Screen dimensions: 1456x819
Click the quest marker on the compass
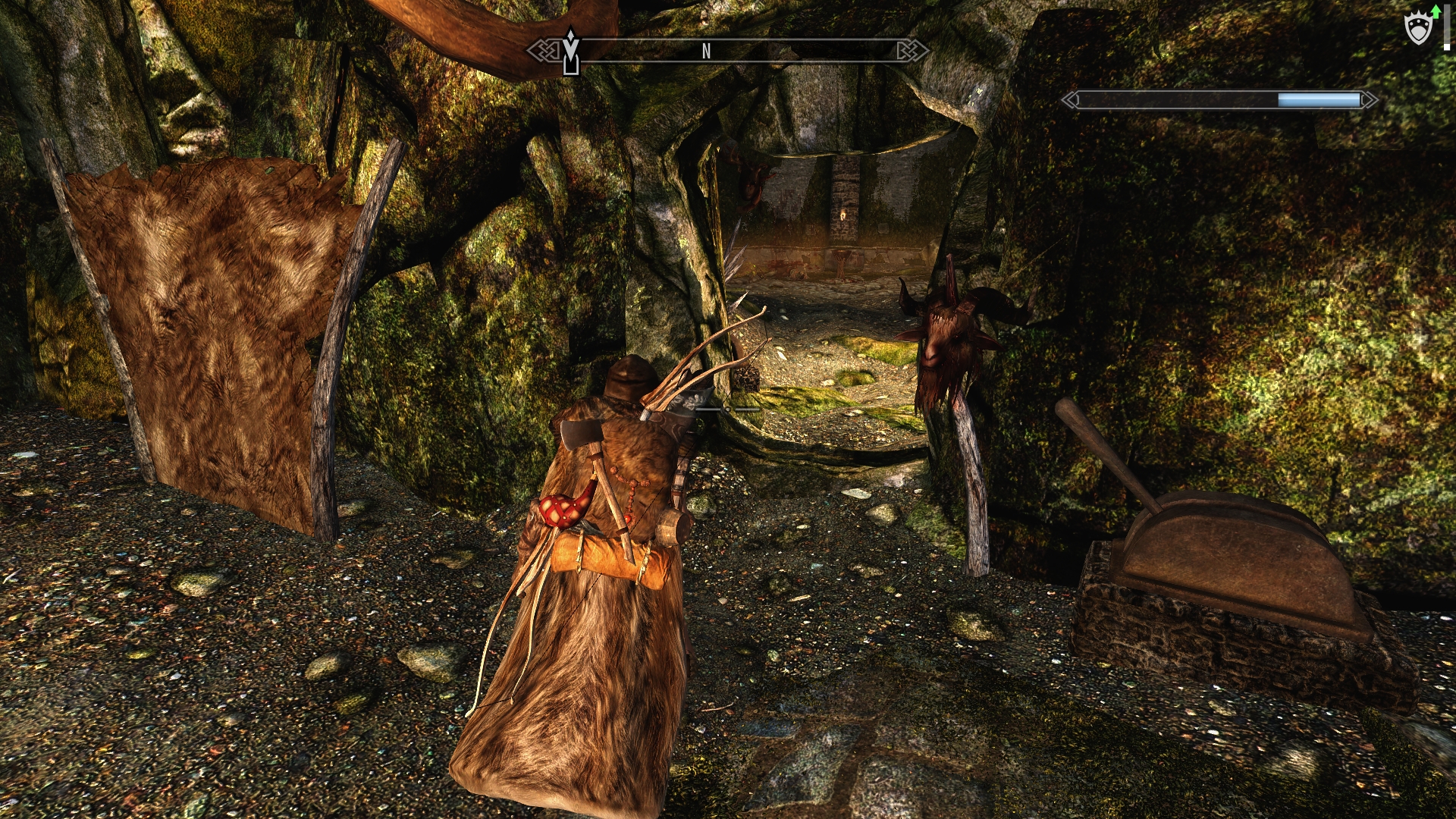coord(570,52)
